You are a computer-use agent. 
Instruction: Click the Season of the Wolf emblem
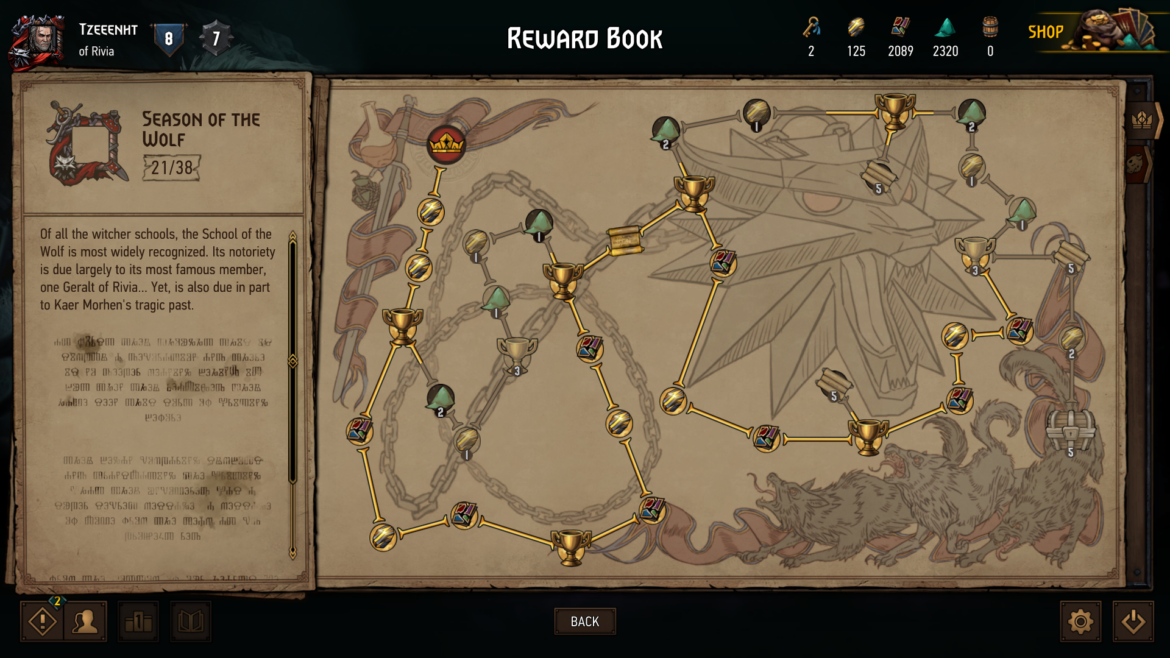[87, 145]
